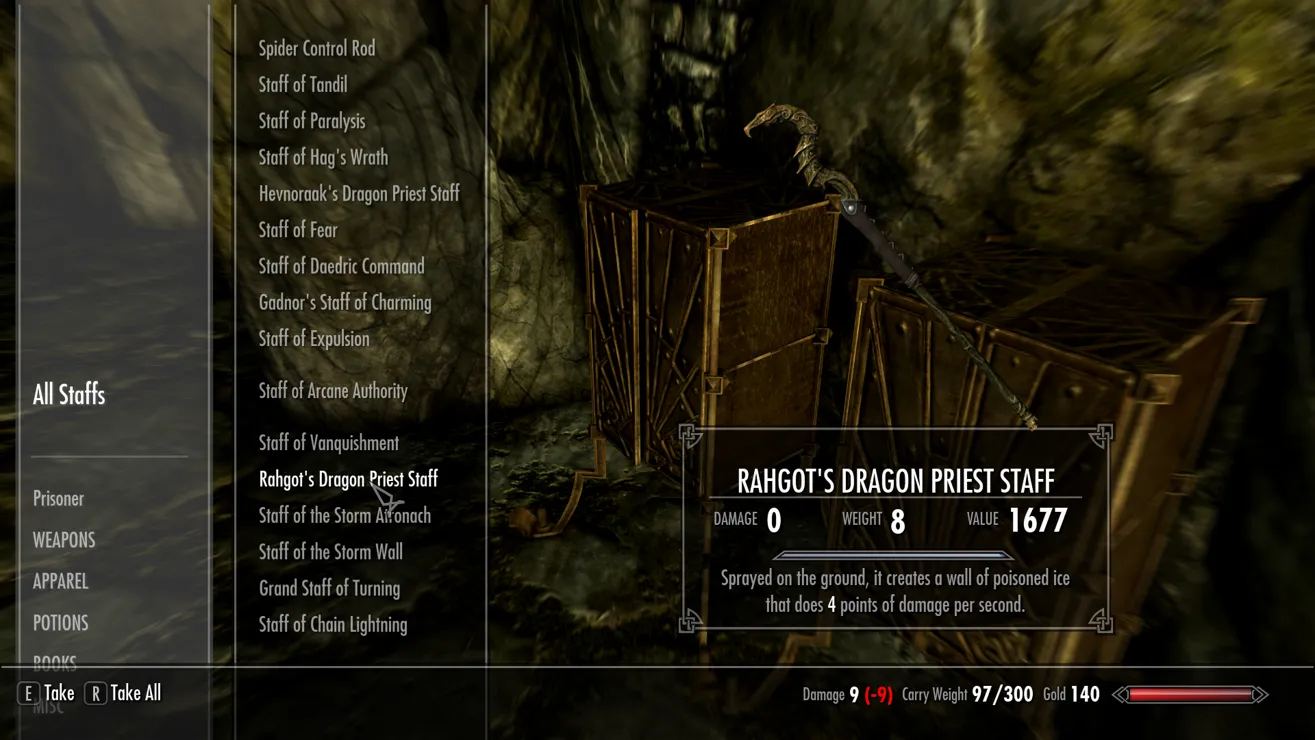Choose Grand Staff of Turning
The width and height of the screenshot is (1315, 740).
pos(329,588)
